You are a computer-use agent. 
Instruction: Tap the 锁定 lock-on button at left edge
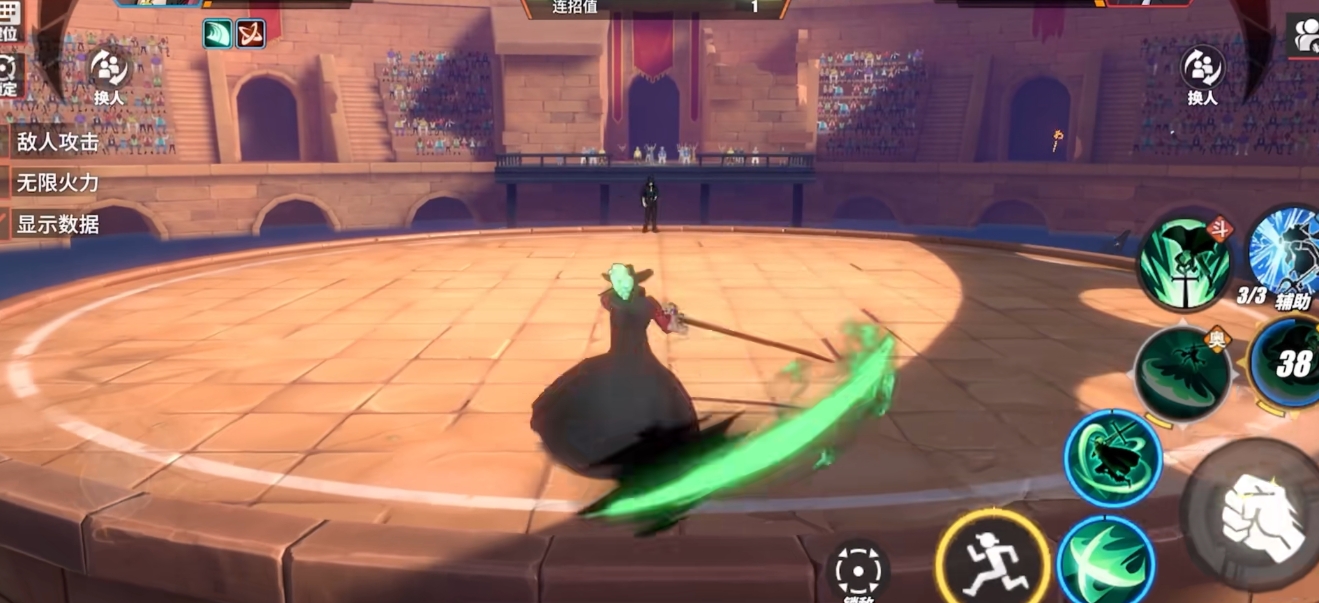[x=8, y=75]
